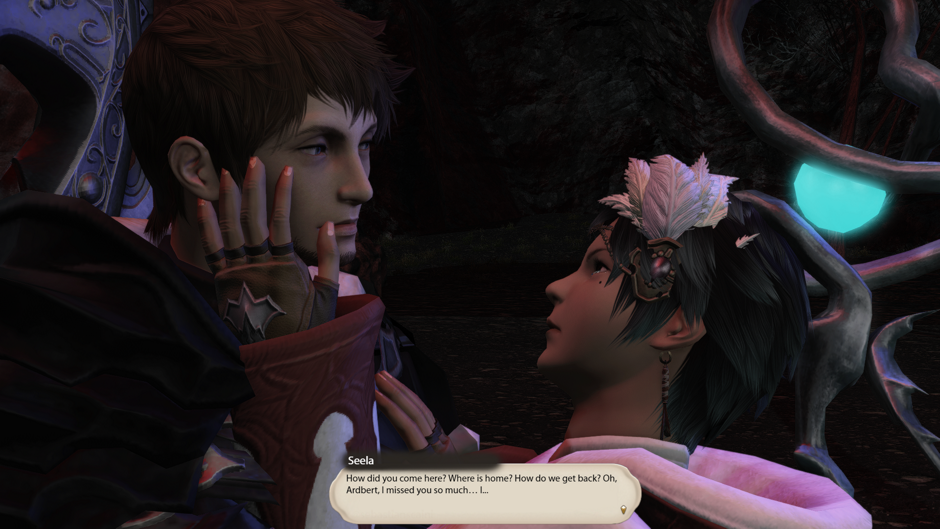
Task: Click the dialogue continue arrow indicator
Action: [x=624, y=511]
